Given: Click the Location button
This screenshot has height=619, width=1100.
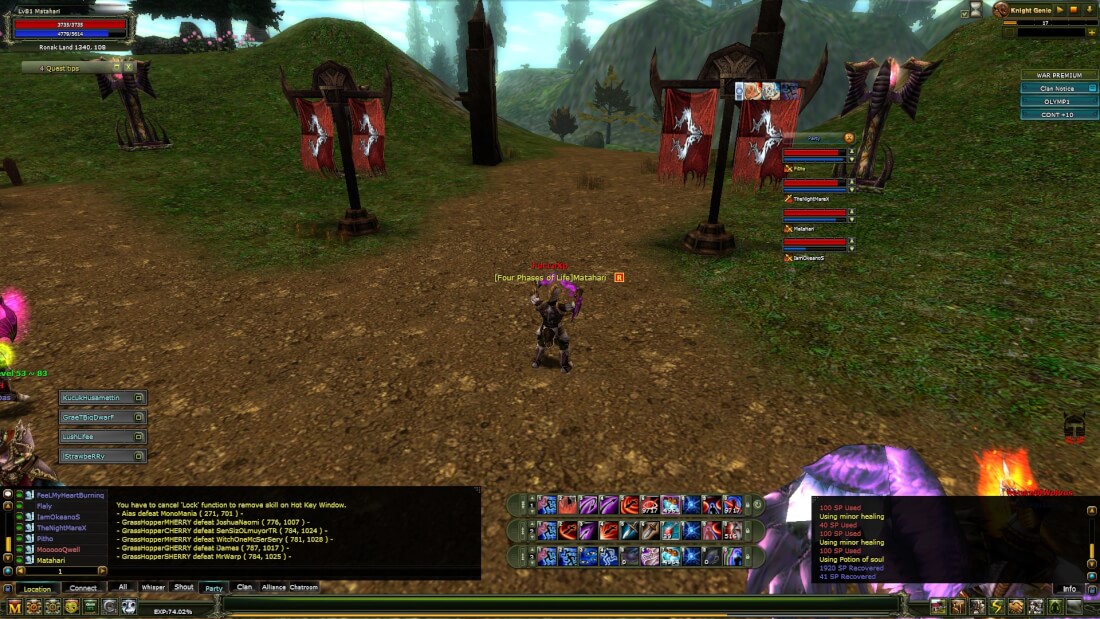Looking at the screenshot, I should click(37, 589).
